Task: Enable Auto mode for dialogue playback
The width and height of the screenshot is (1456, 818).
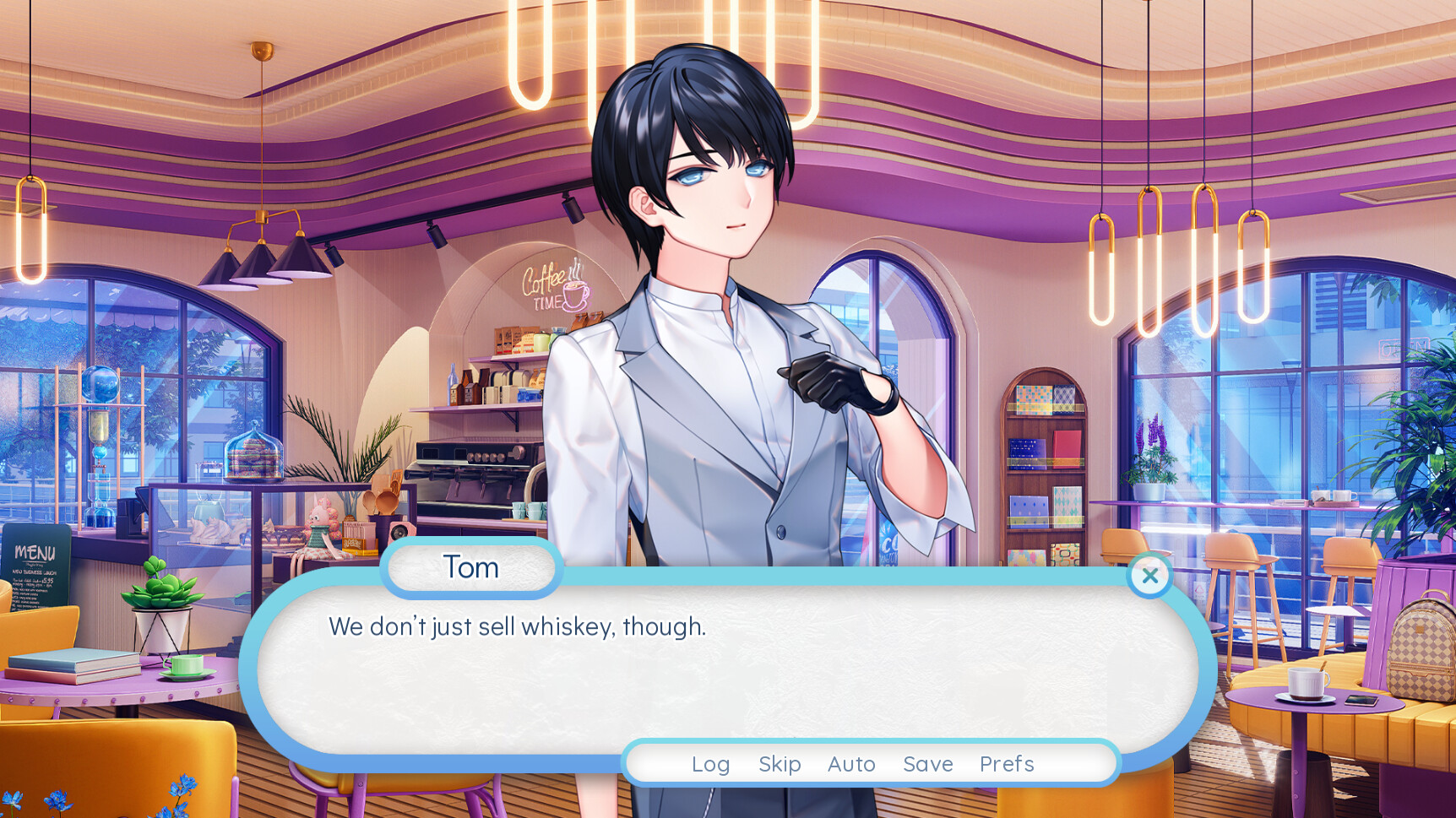Action: pos(851,764)
